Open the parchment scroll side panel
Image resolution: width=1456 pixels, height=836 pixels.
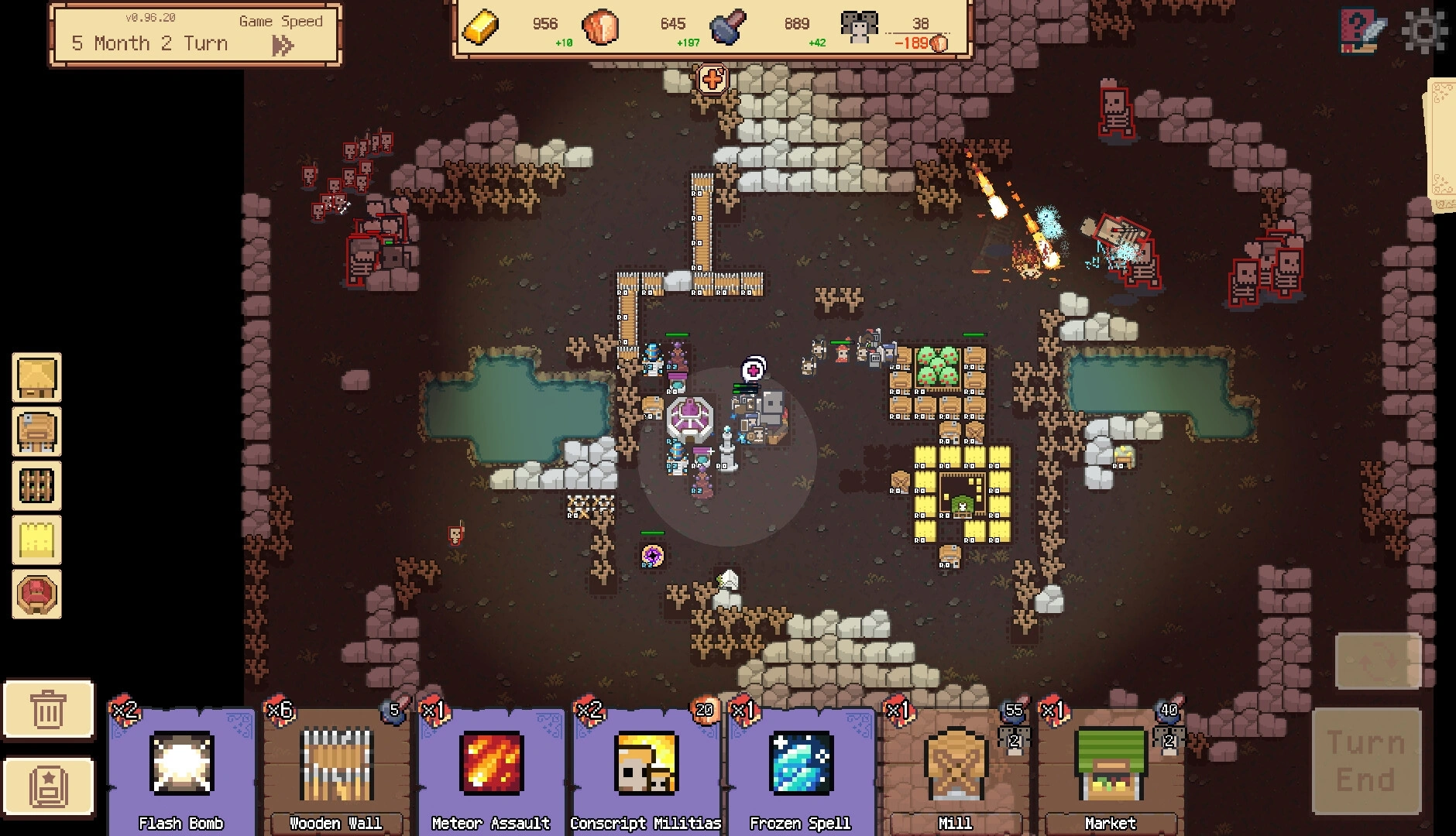tap(1441, 146)
